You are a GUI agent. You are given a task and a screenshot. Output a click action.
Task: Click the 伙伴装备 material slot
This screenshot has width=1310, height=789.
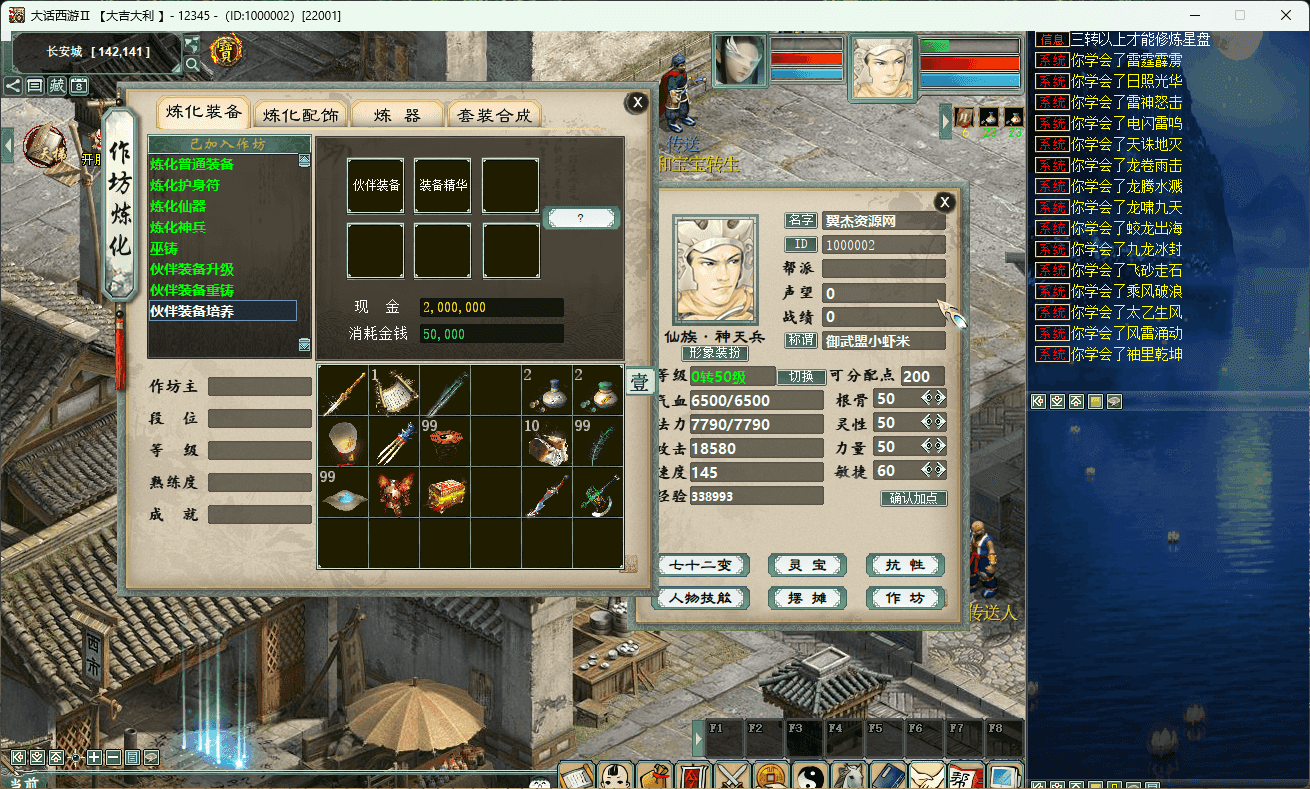point(376,185)
